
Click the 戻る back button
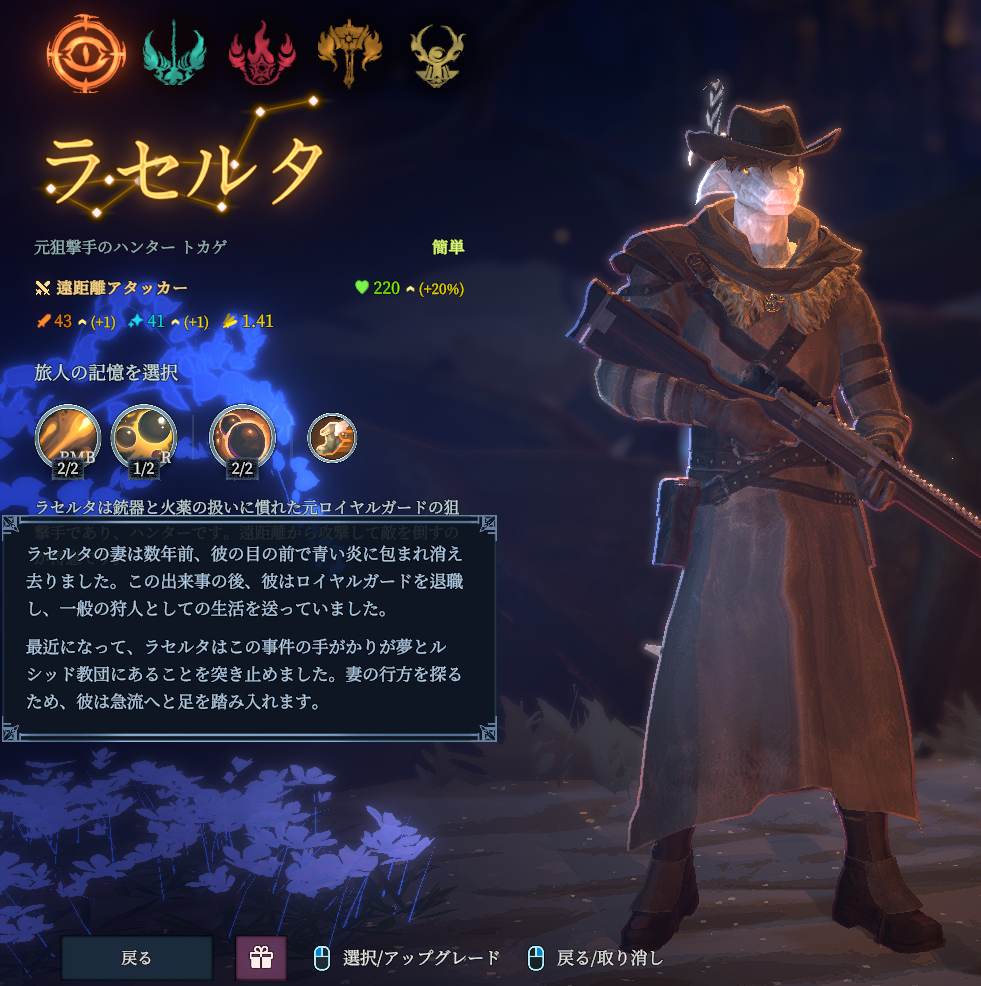(137, 958)
